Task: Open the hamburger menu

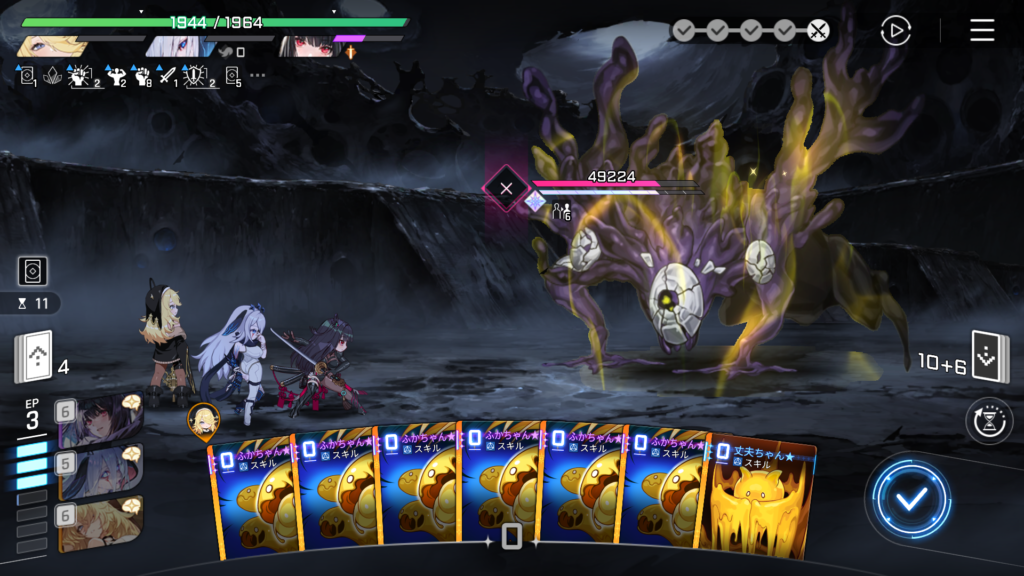Action: click(x=982, y=31)
